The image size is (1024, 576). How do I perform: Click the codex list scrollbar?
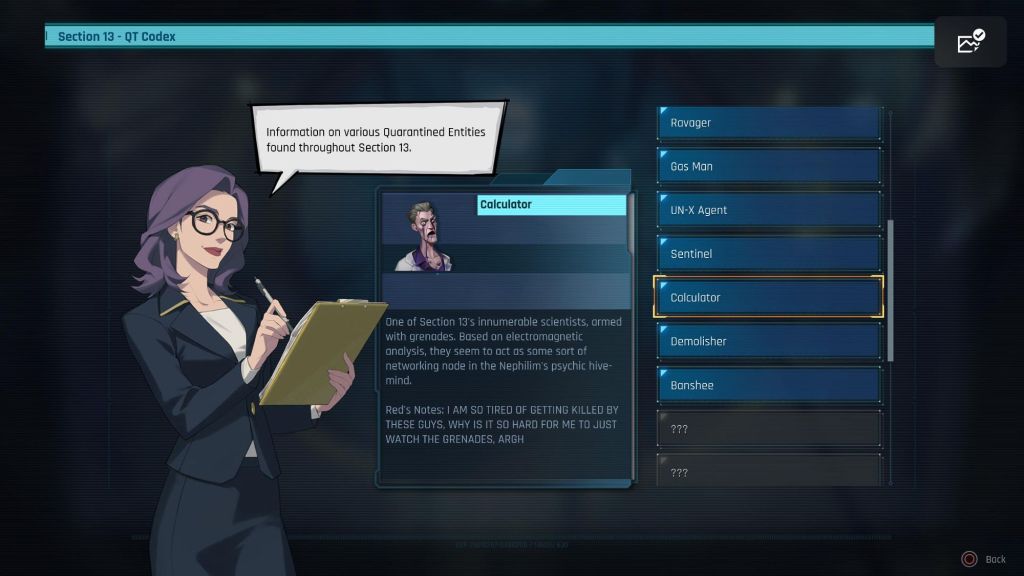890,290
